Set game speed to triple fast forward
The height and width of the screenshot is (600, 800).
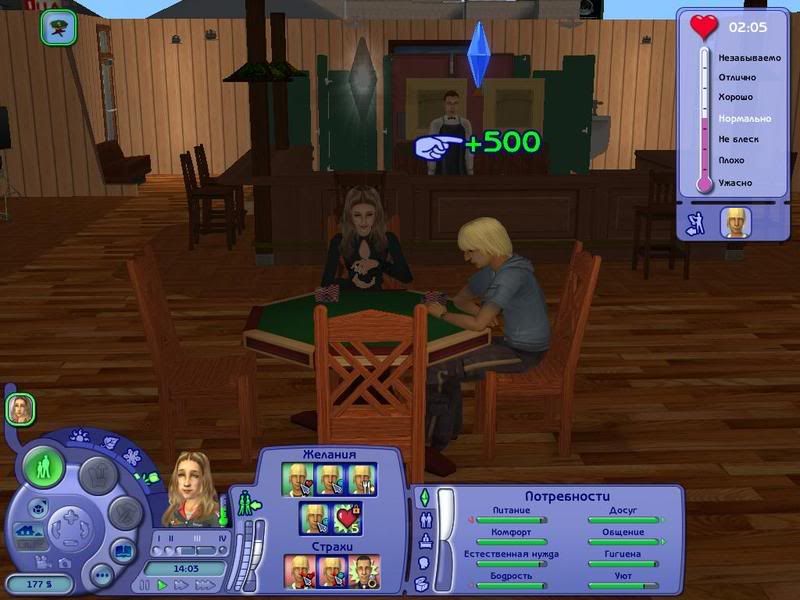click(204, 584)
